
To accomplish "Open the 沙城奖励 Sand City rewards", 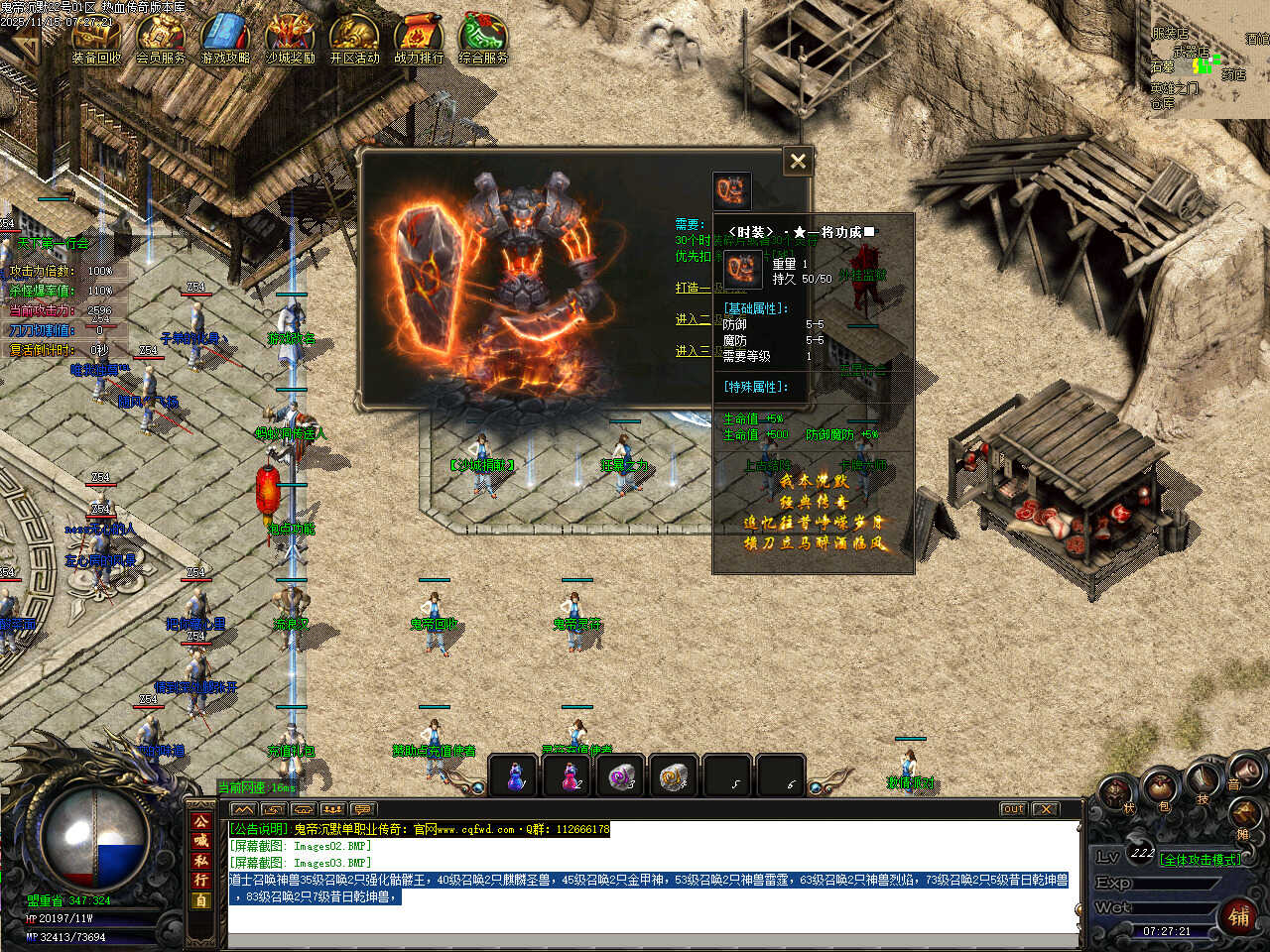I will tap(290, 40).
